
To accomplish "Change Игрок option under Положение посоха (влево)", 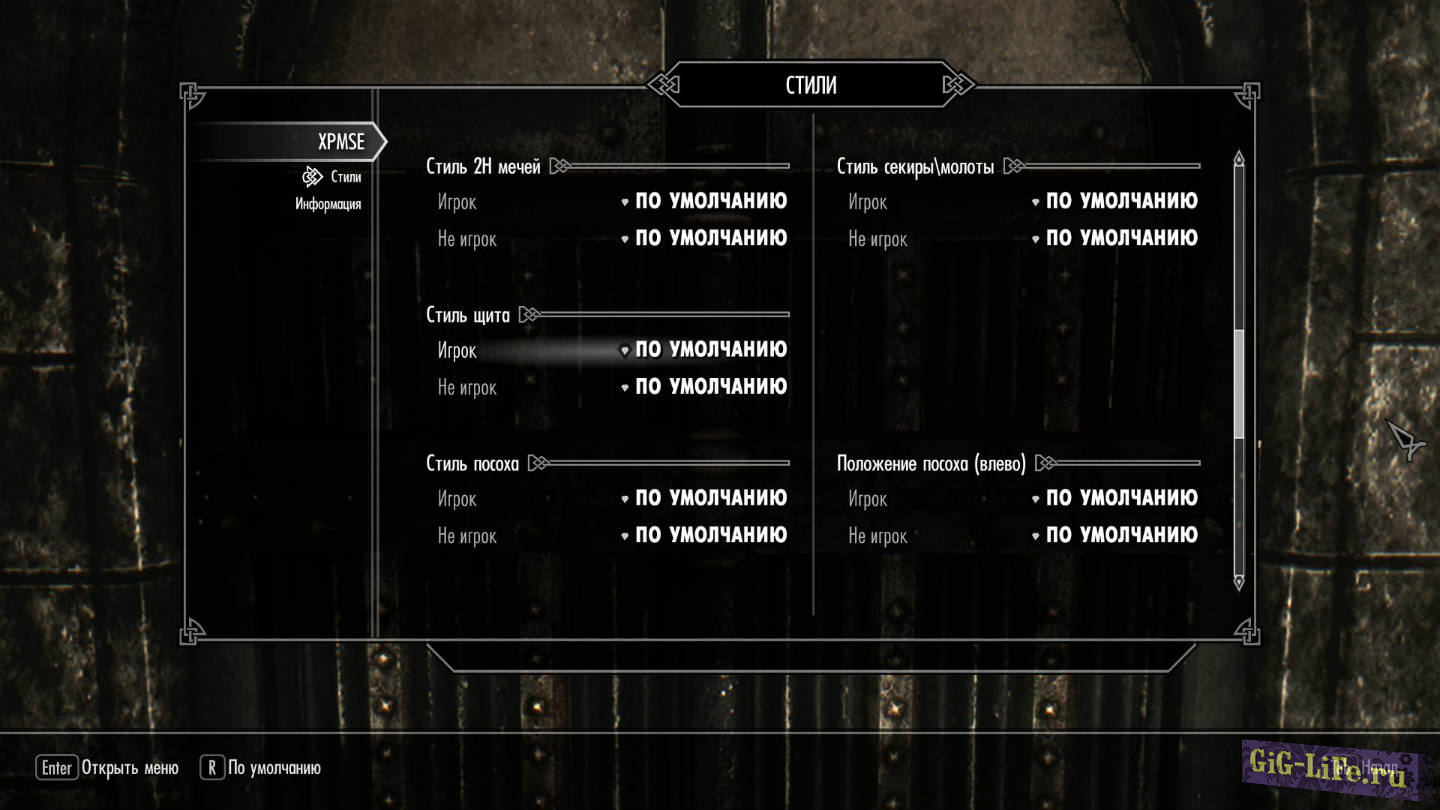I will (1121, 498).
